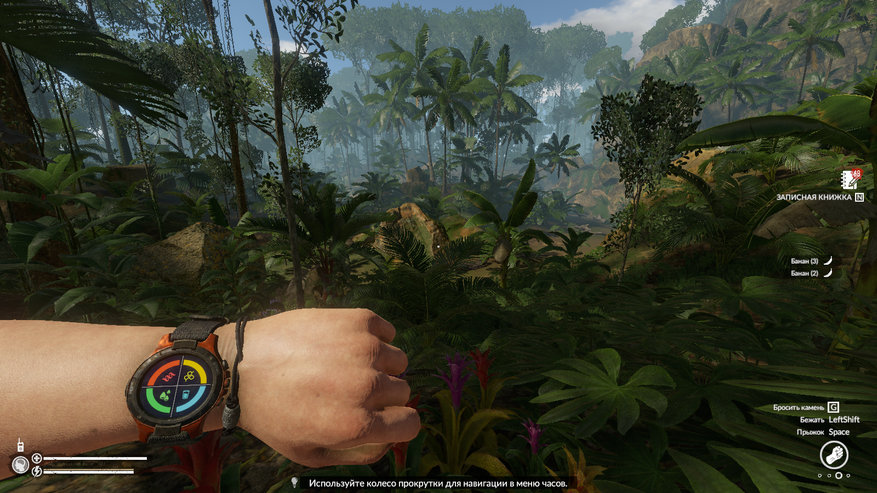Image resolution: width=877 pixels, height=493 pixels.
Task: Select the Банан (3) pickup entry
Action: point(812,260)
